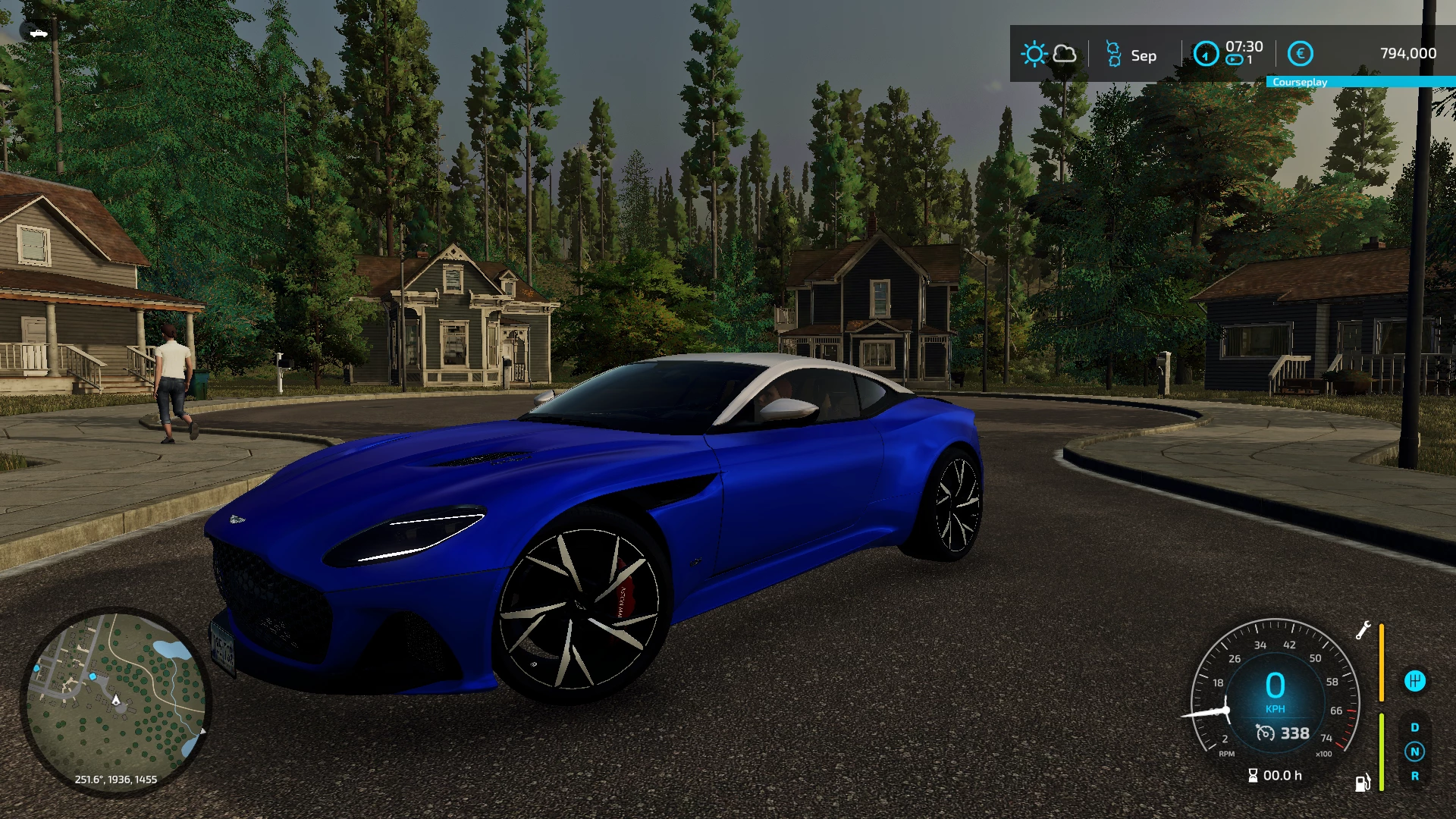1456x819 pixels.
Task: Engage Drive with the D selector
Action: pos(1415,726)
